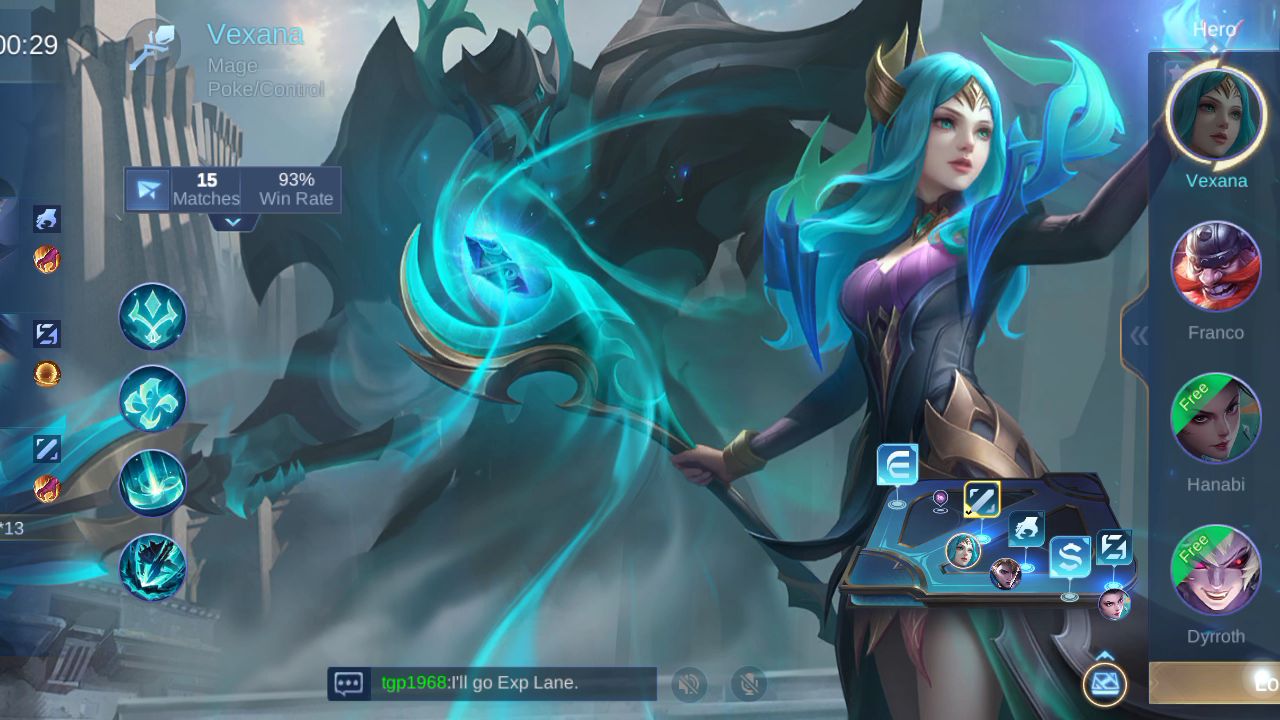Screen dimensions: 1280x720
Task: Select the S lane marker on the map
Action: point(1069,557)
